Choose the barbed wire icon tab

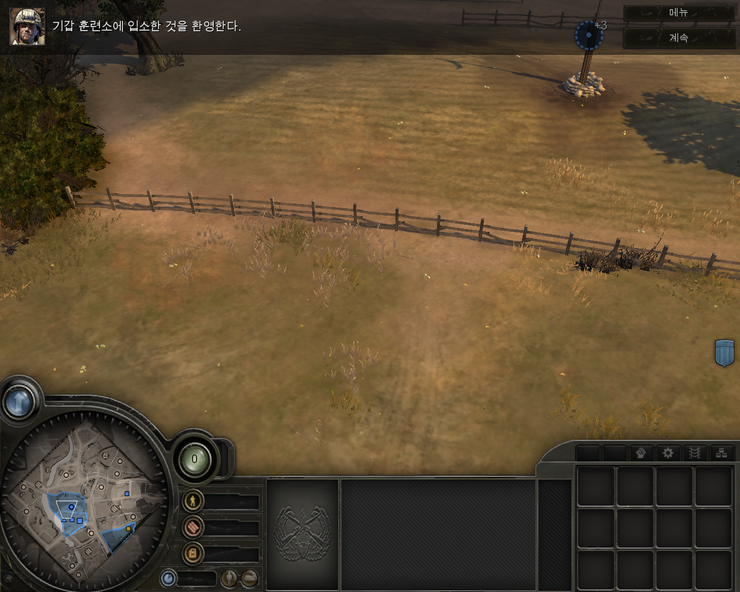(695, 453)
